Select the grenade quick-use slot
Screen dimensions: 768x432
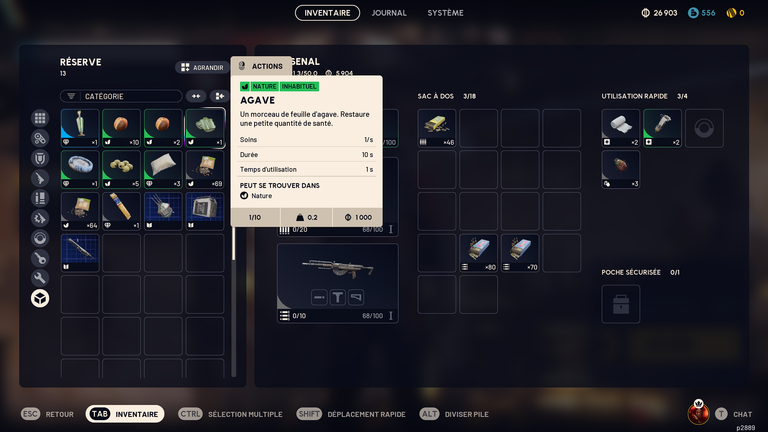(620, 169)
